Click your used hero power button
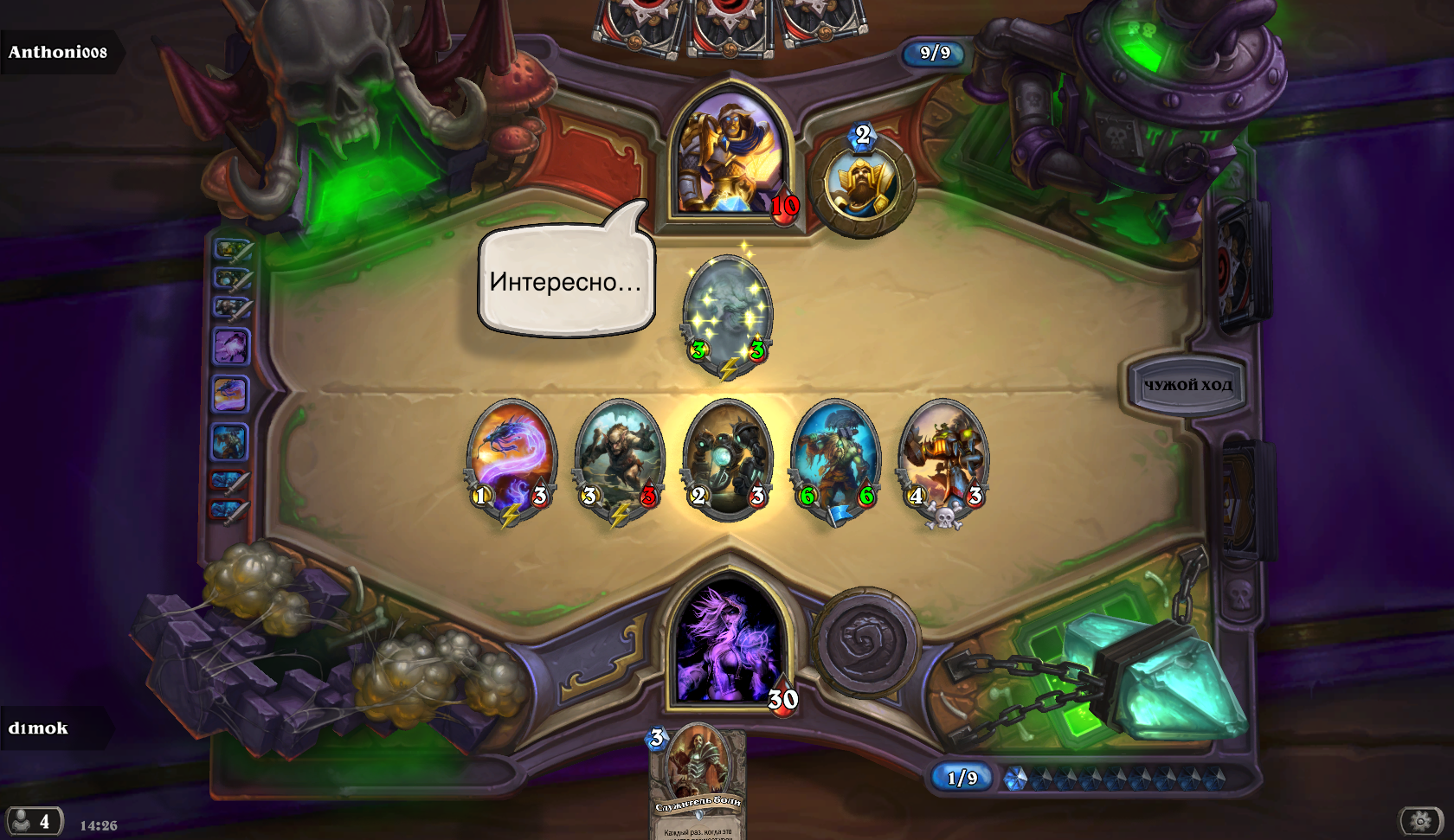 (866, 643)
